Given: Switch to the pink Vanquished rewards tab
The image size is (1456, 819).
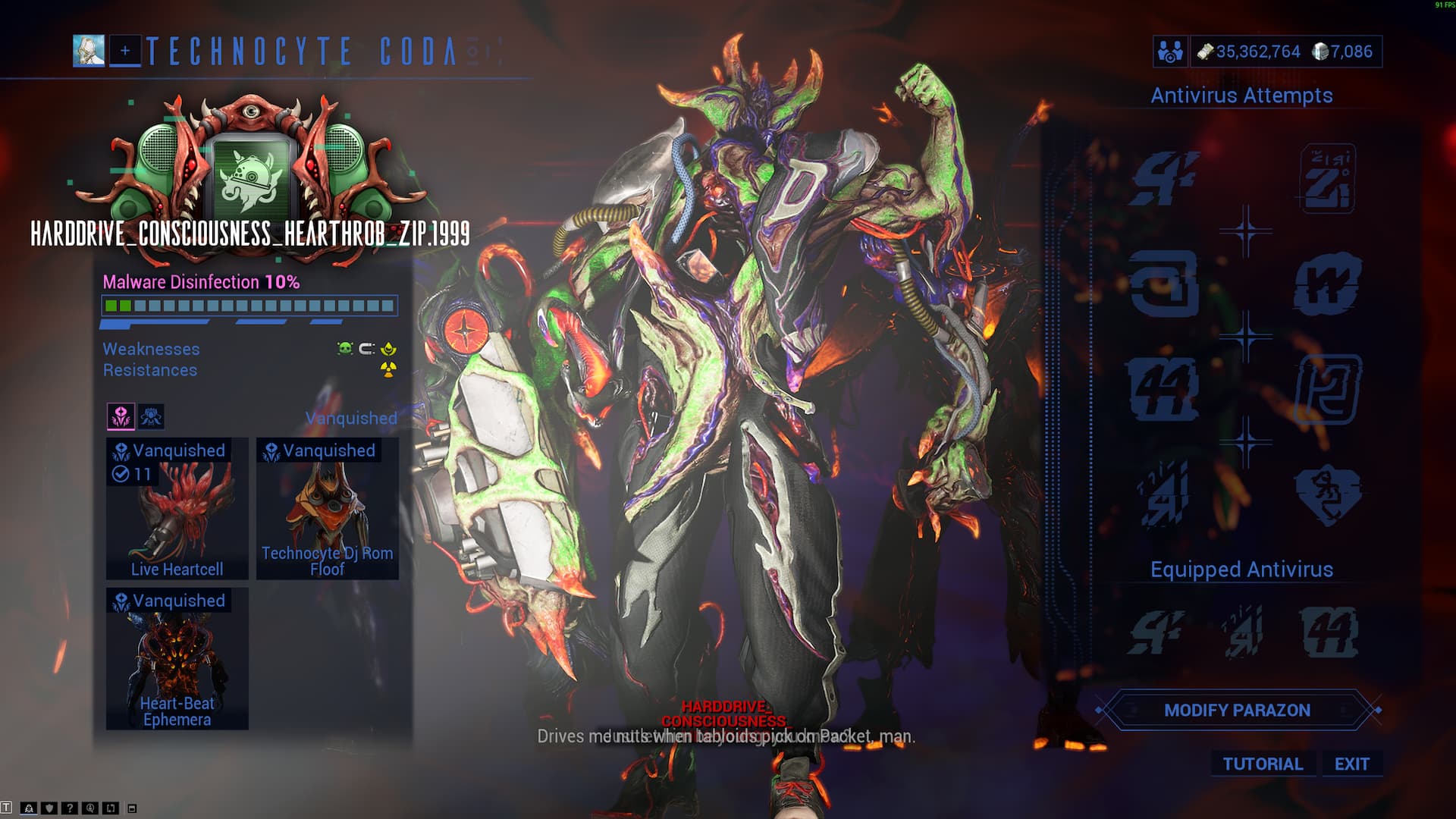Looking at the screenshot, I should (121, 416).
